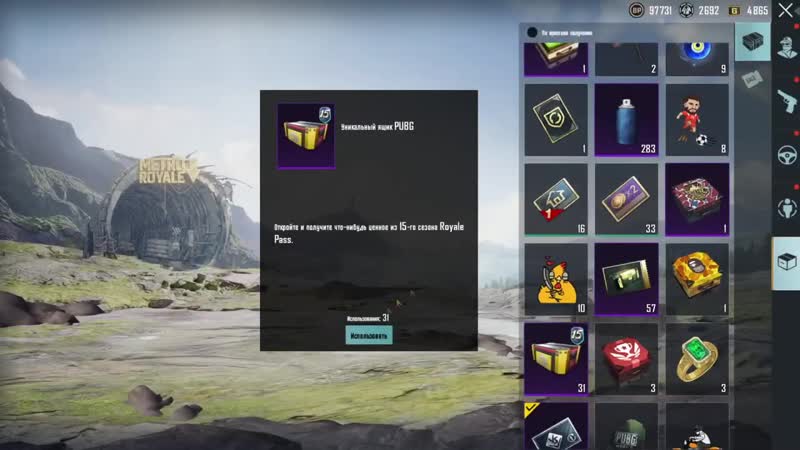Viewport: 800px width, 450px height.
Task: Choose the football player item
Action: tap(696, 118)
